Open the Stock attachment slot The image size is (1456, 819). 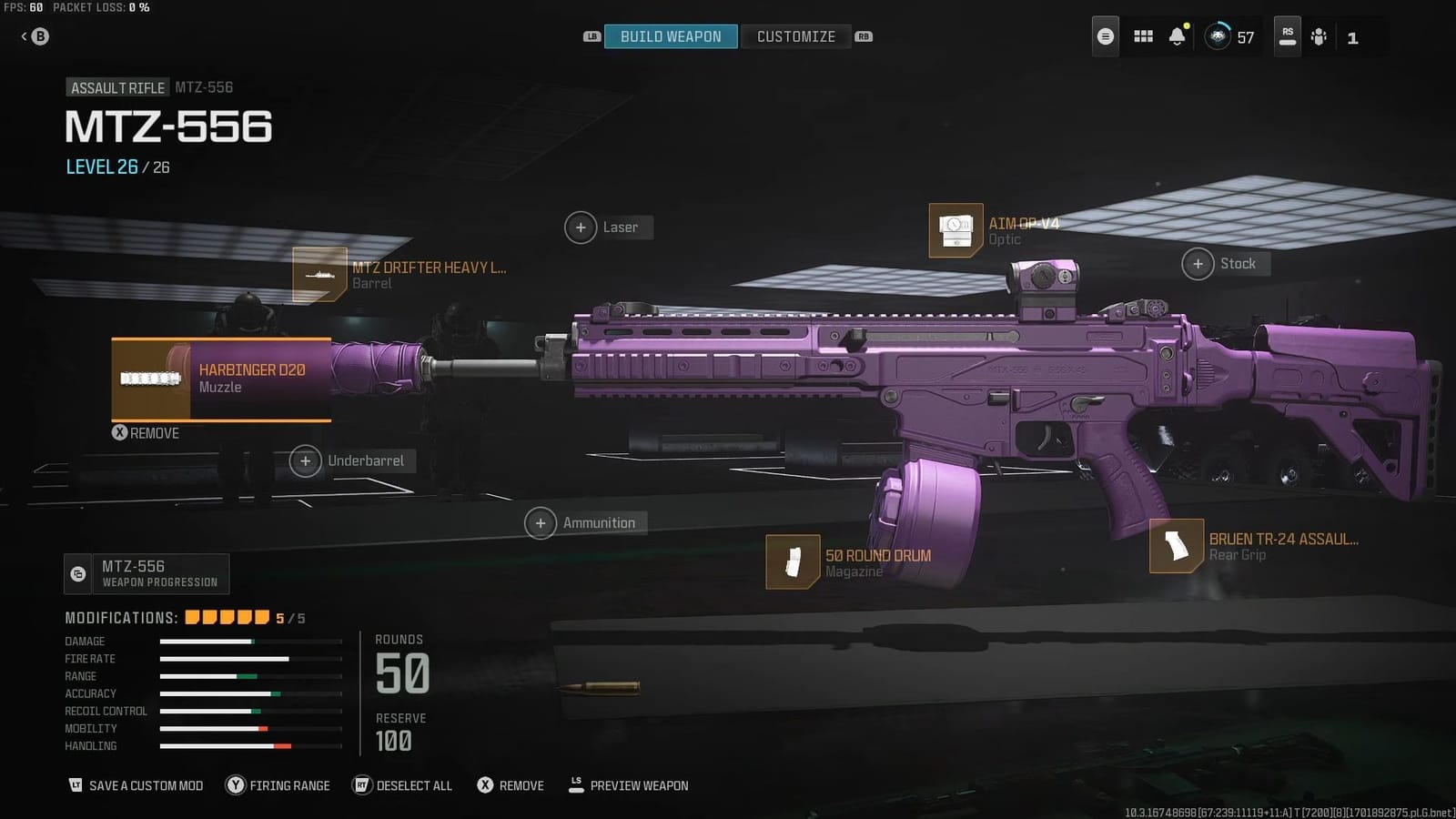[x=1198, y=263]
